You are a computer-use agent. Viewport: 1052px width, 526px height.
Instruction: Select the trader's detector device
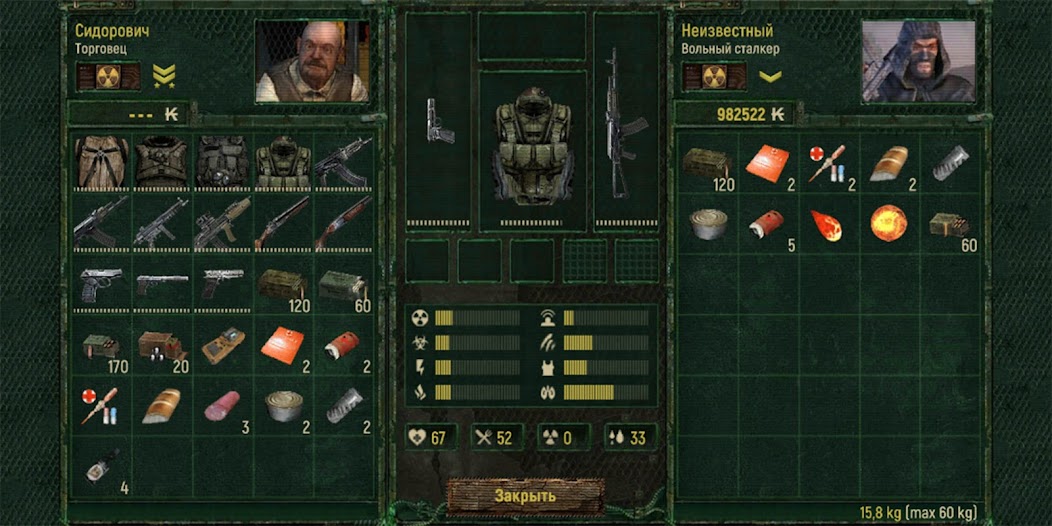coord(221,347)
